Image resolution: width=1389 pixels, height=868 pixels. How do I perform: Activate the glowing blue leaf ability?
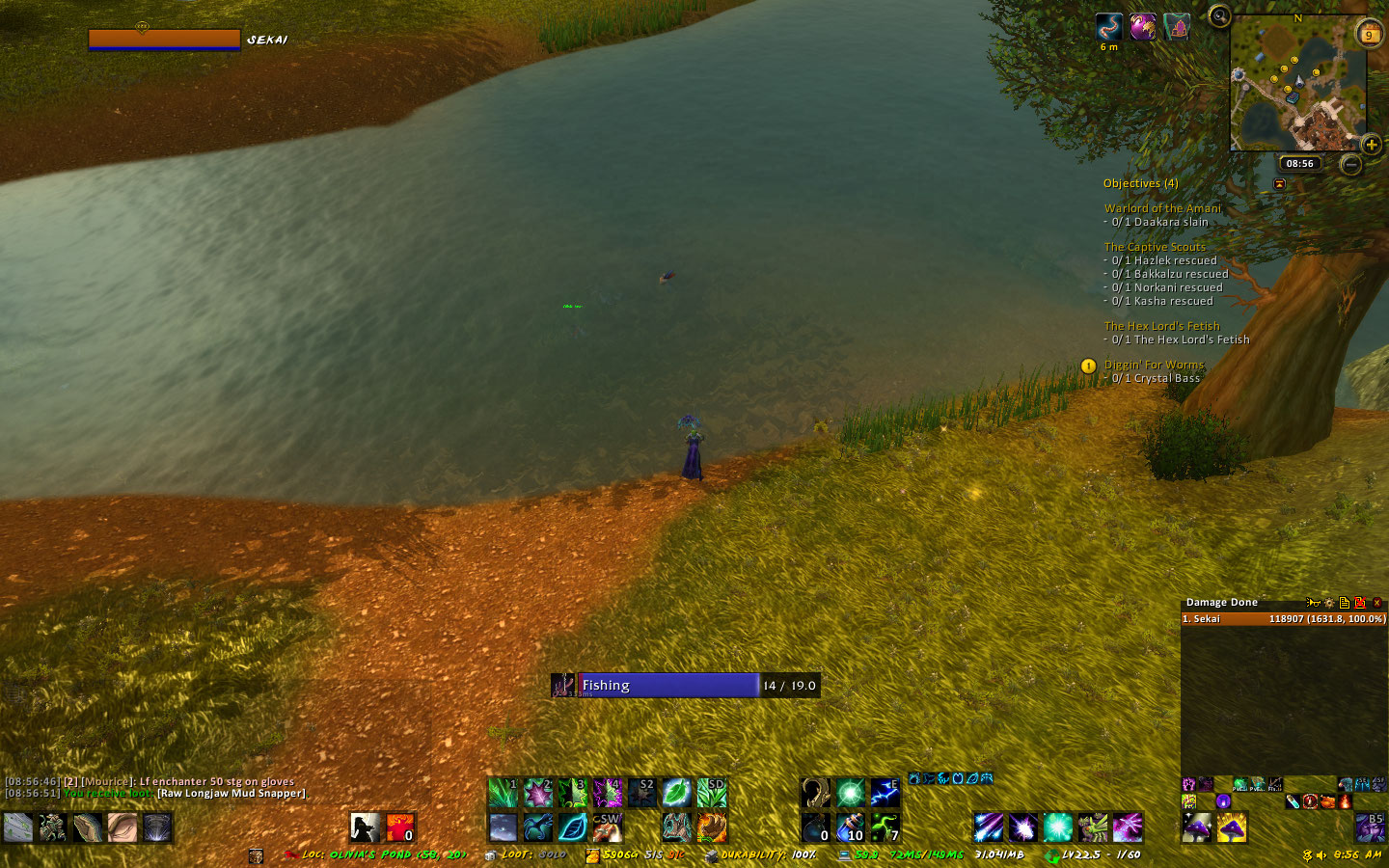coord(573,827)
